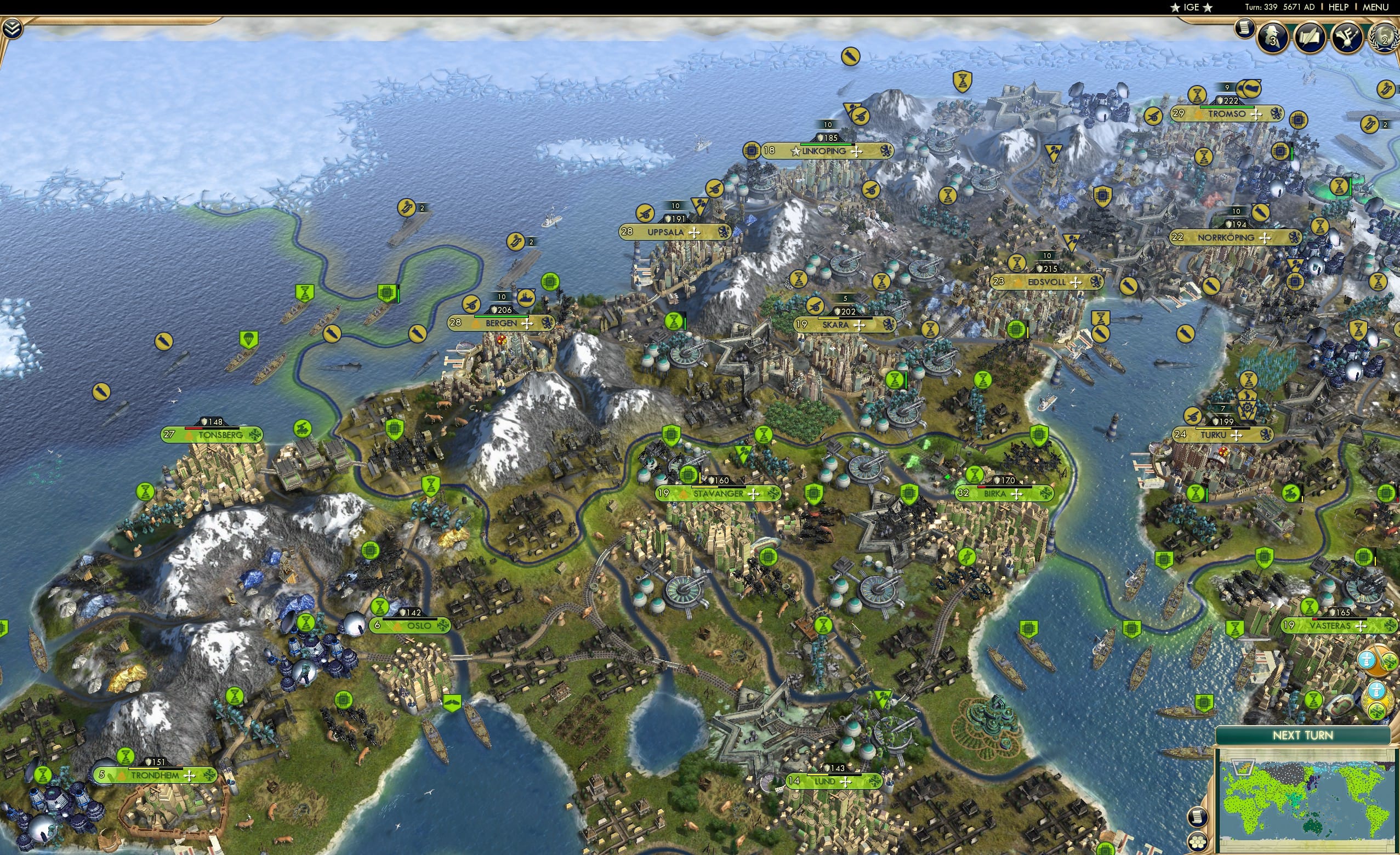The image size is (1400, 855).
Task: Open the notifications scroll icon at top right
Action: 1245,31
